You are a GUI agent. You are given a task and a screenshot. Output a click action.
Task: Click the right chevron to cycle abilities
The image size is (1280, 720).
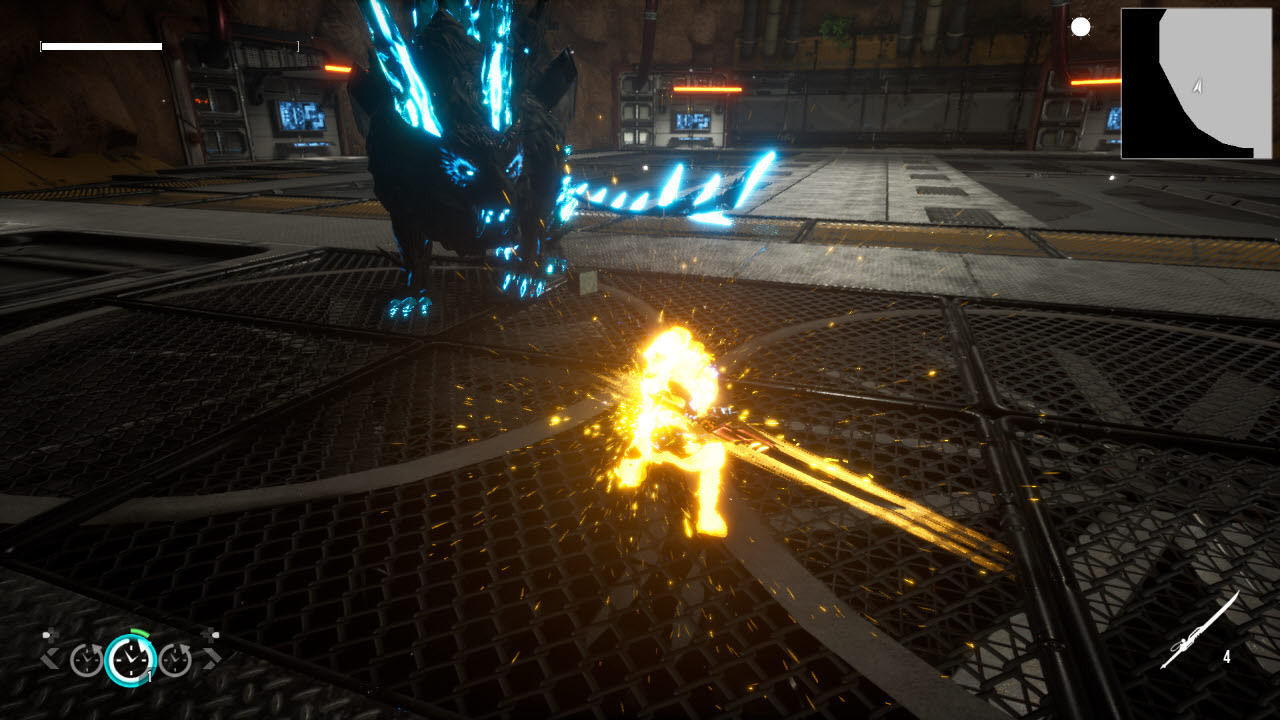click(x=213, y=657)
